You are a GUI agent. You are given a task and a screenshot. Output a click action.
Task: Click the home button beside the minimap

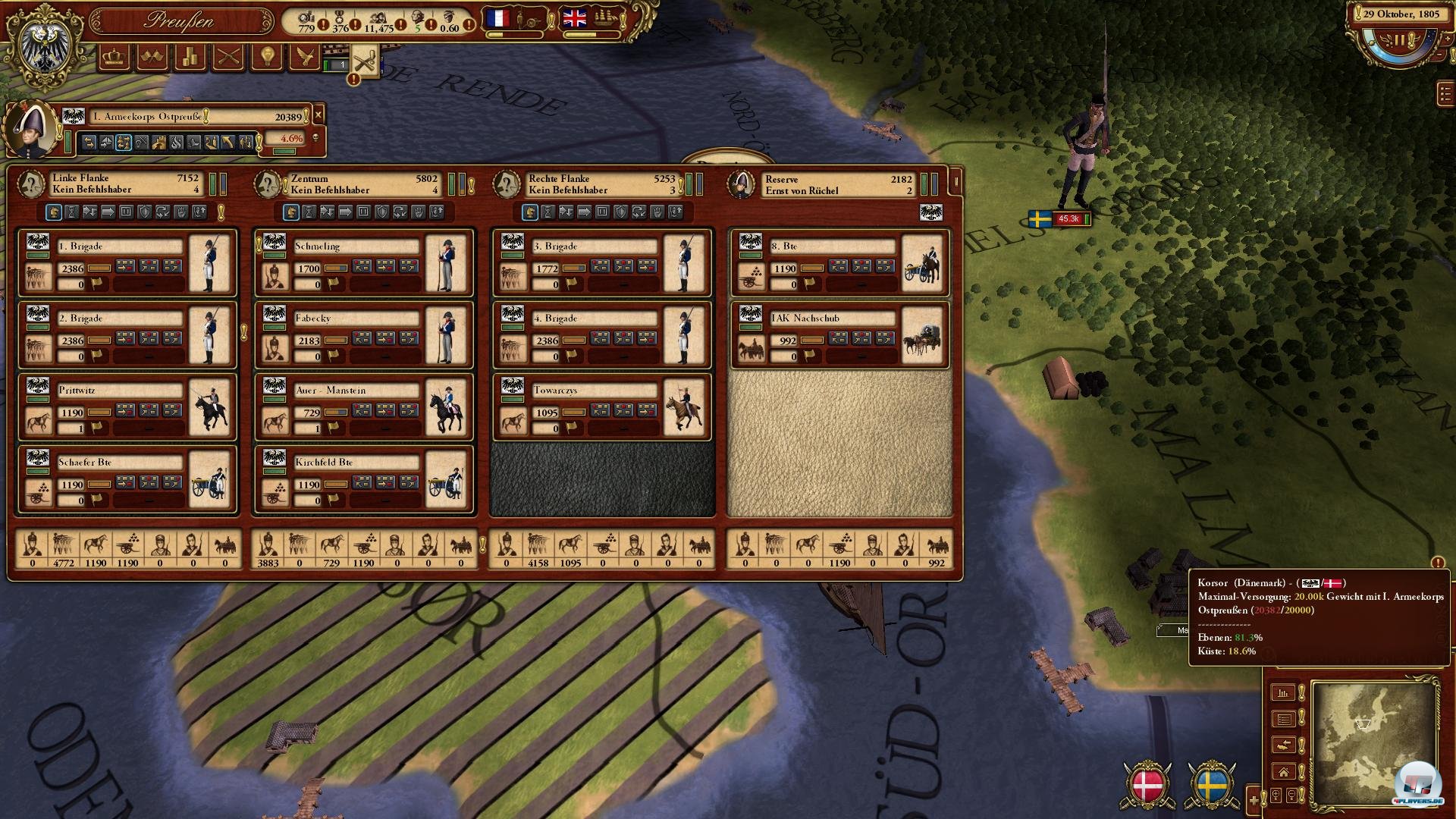(x=1283, y=773)
